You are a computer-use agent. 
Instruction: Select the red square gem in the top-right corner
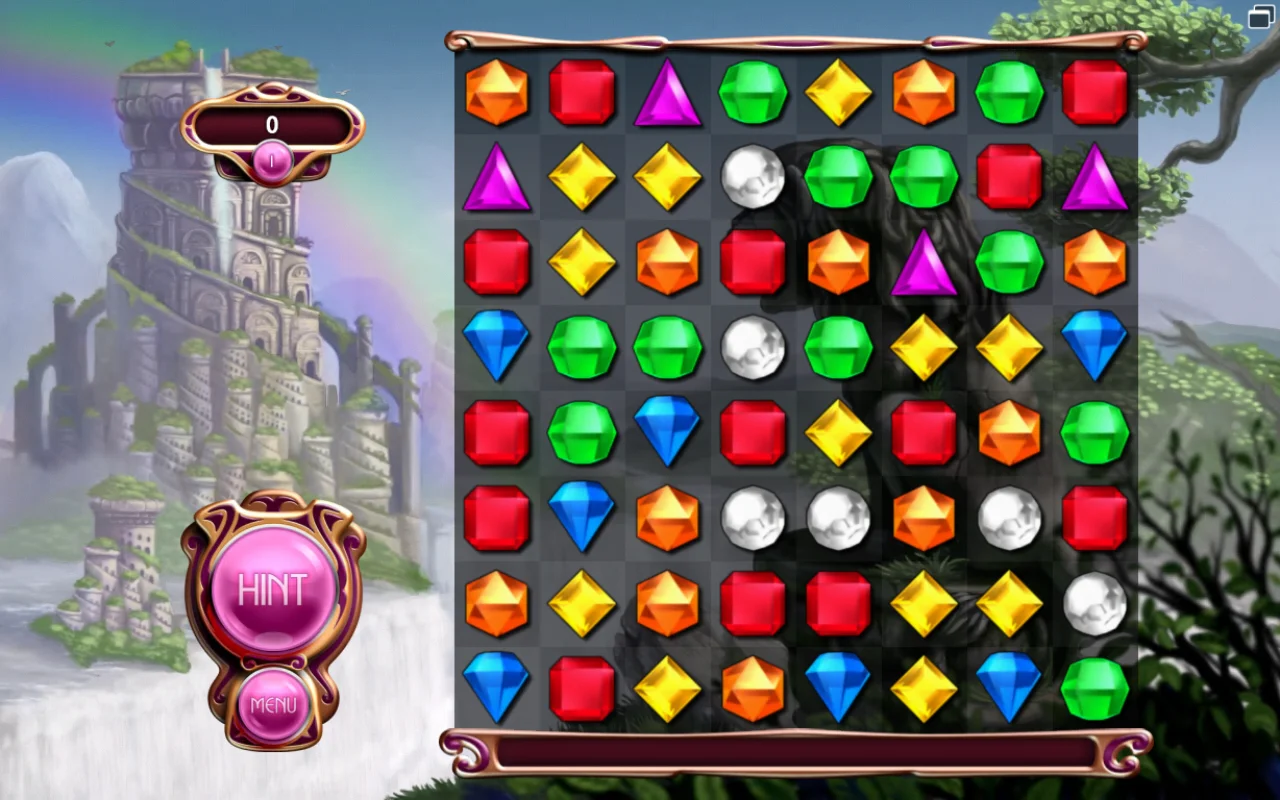pos(1094,93)
